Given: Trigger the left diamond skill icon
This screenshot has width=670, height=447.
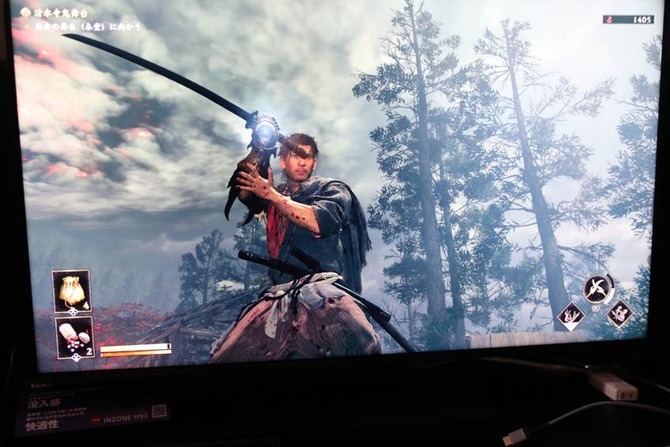Looking at the screenshot, I should pyautogui.click(x=573, y=316).
